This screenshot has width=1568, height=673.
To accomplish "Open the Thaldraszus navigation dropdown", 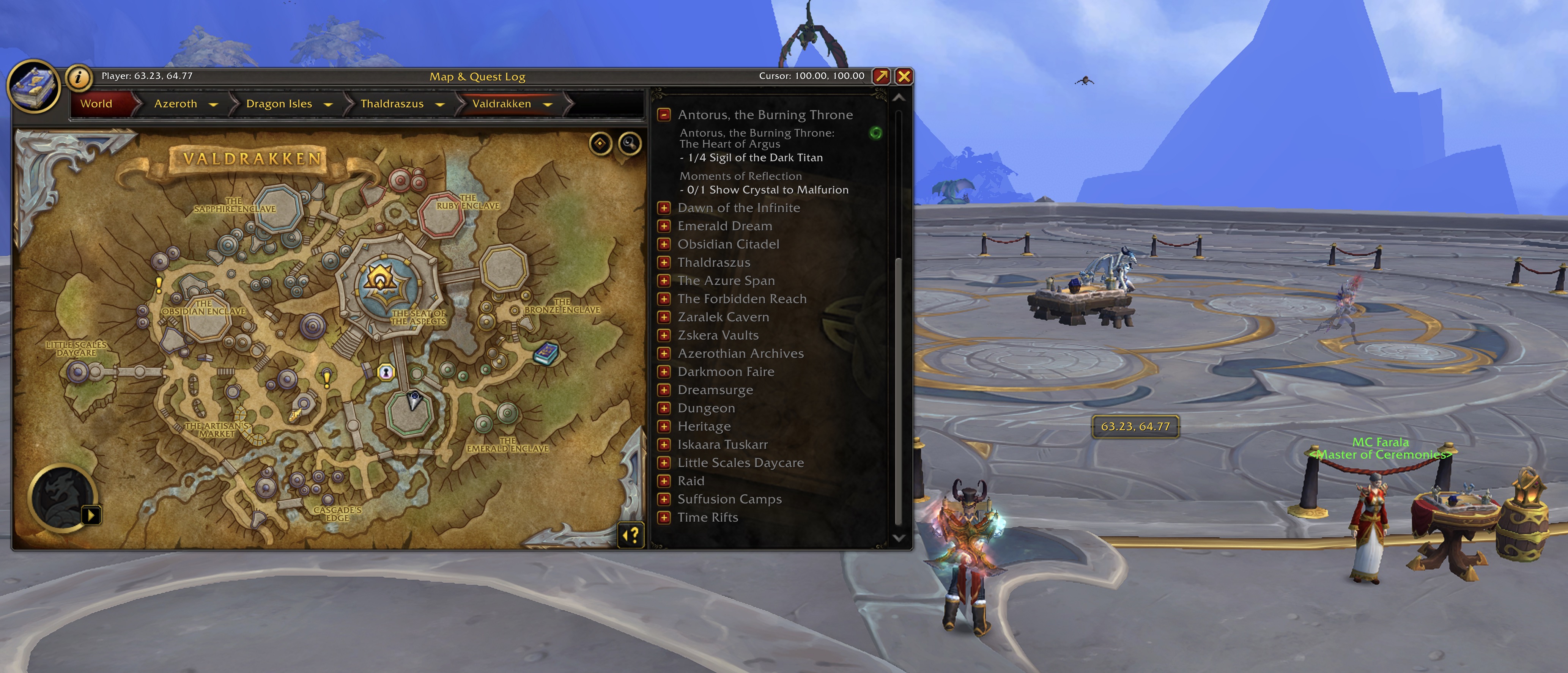I will click(439, 105).
